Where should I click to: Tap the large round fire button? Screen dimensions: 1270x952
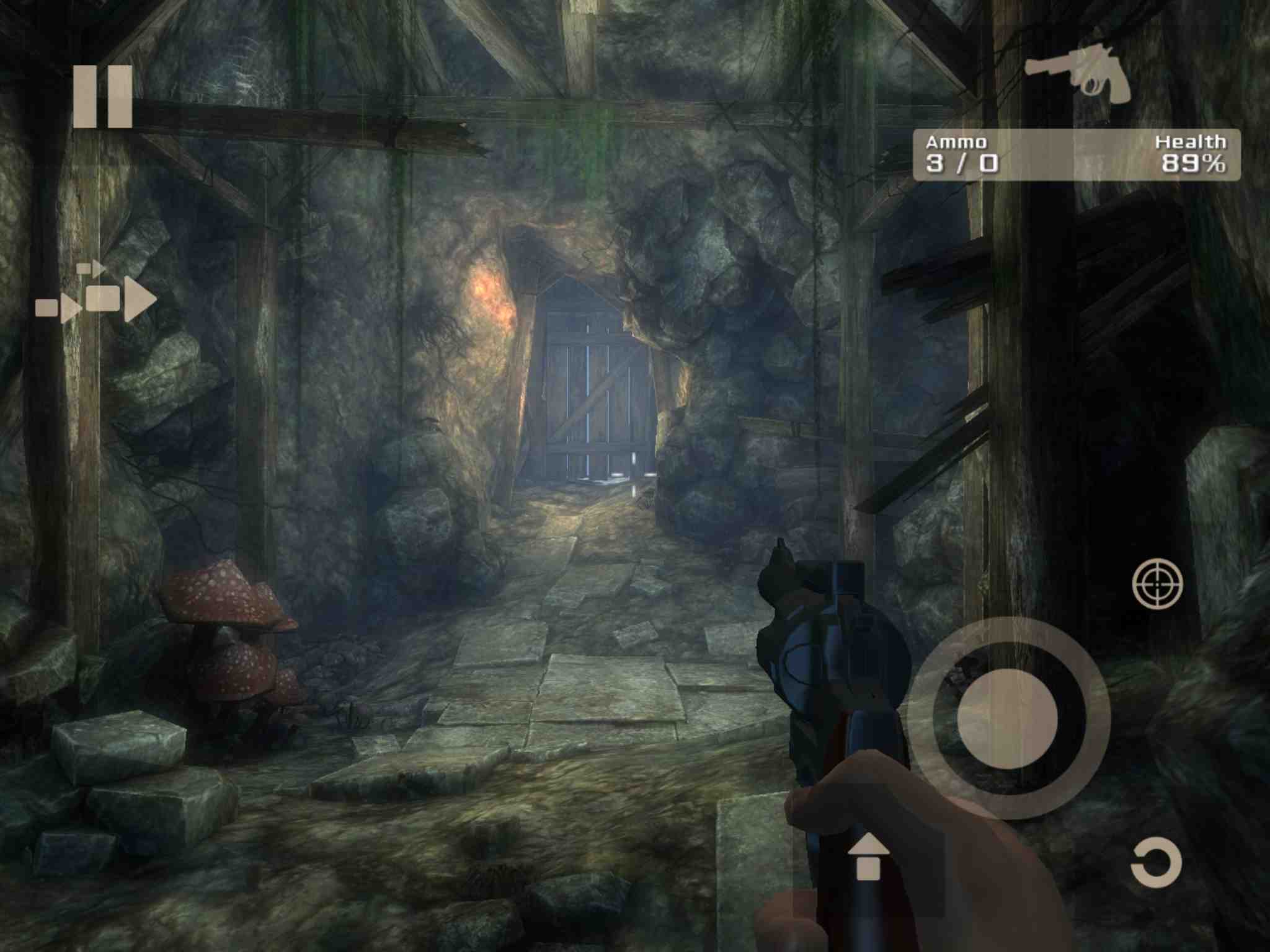click(1007, 718)
